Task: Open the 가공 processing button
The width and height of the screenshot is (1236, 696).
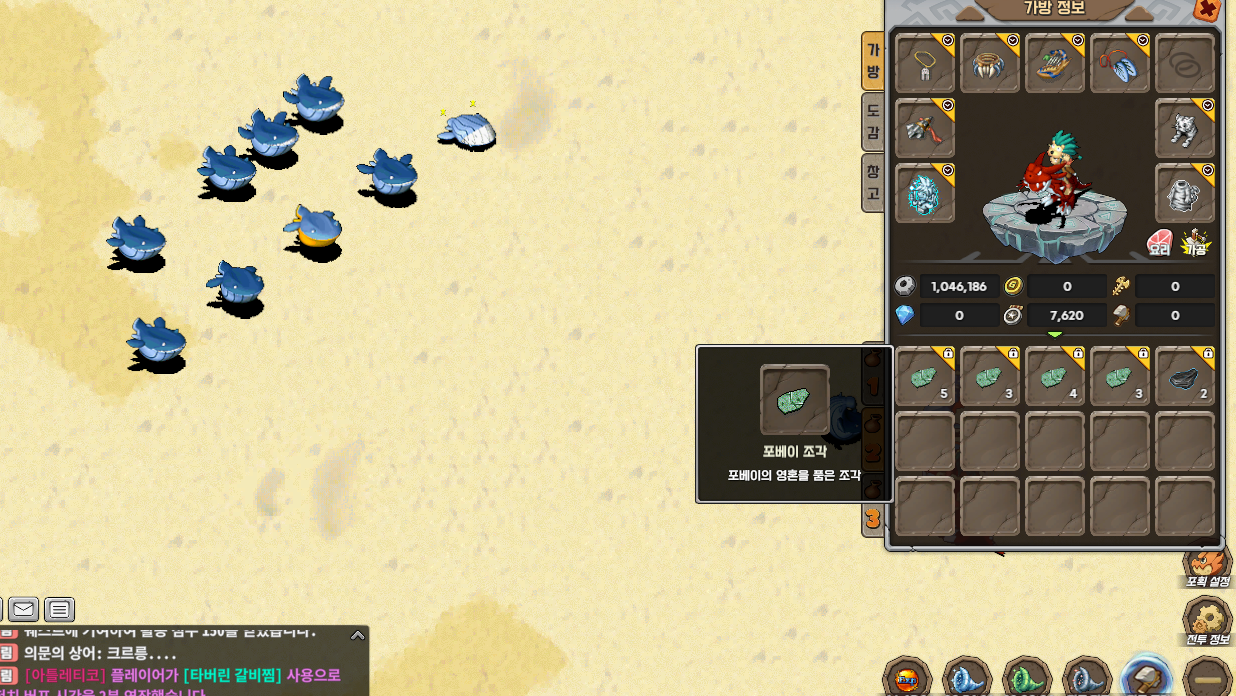Action: (1195, 243)
